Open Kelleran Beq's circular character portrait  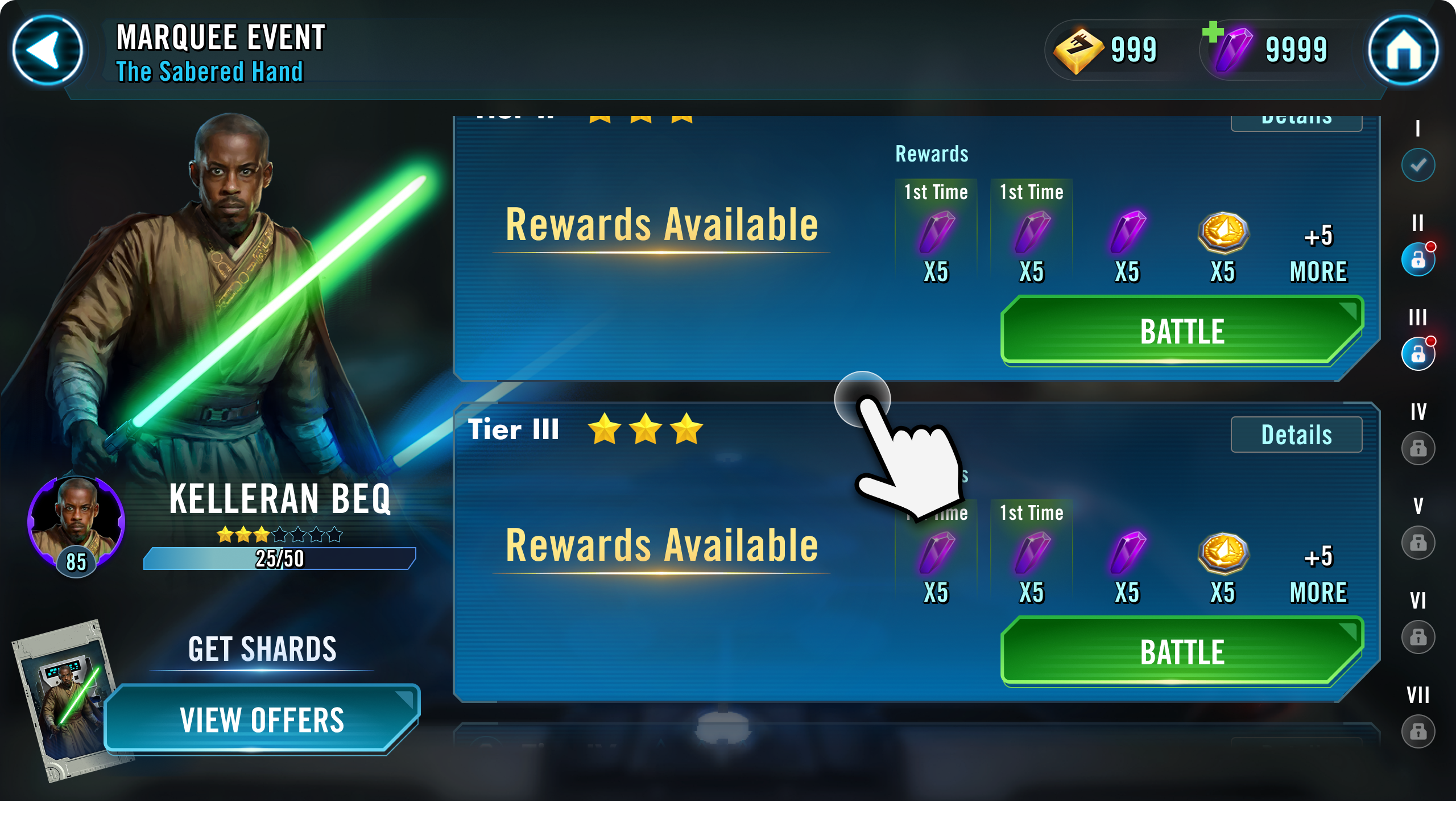click(x=76, y=523)
